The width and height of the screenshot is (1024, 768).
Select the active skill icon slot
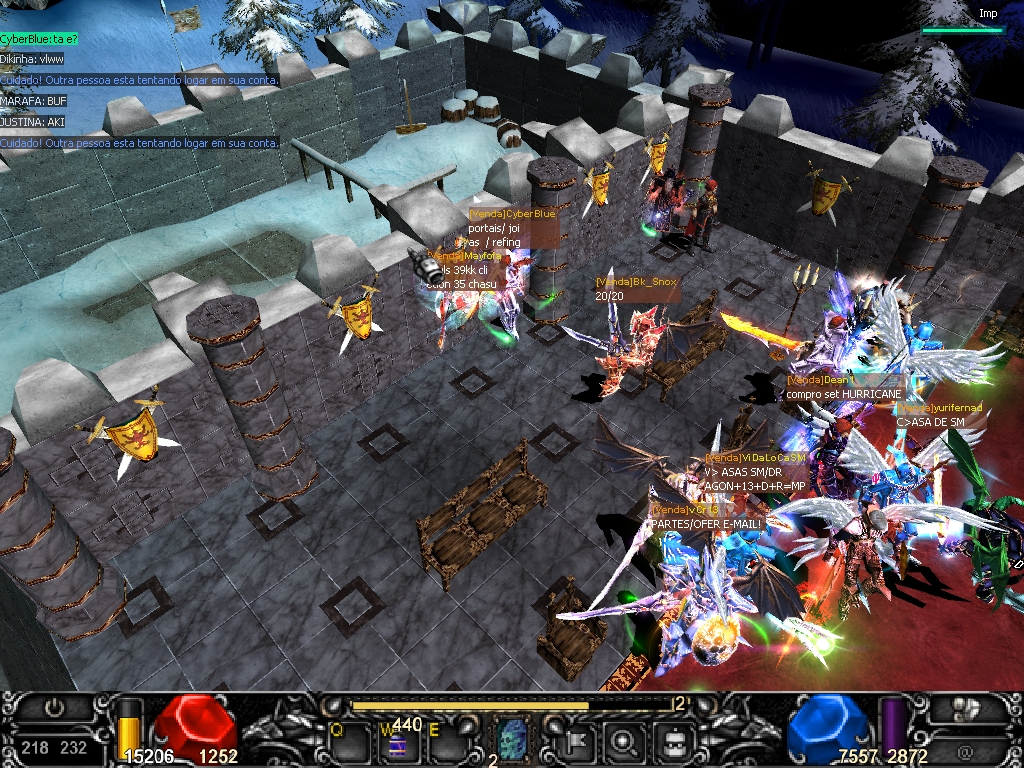pos(513,740)
